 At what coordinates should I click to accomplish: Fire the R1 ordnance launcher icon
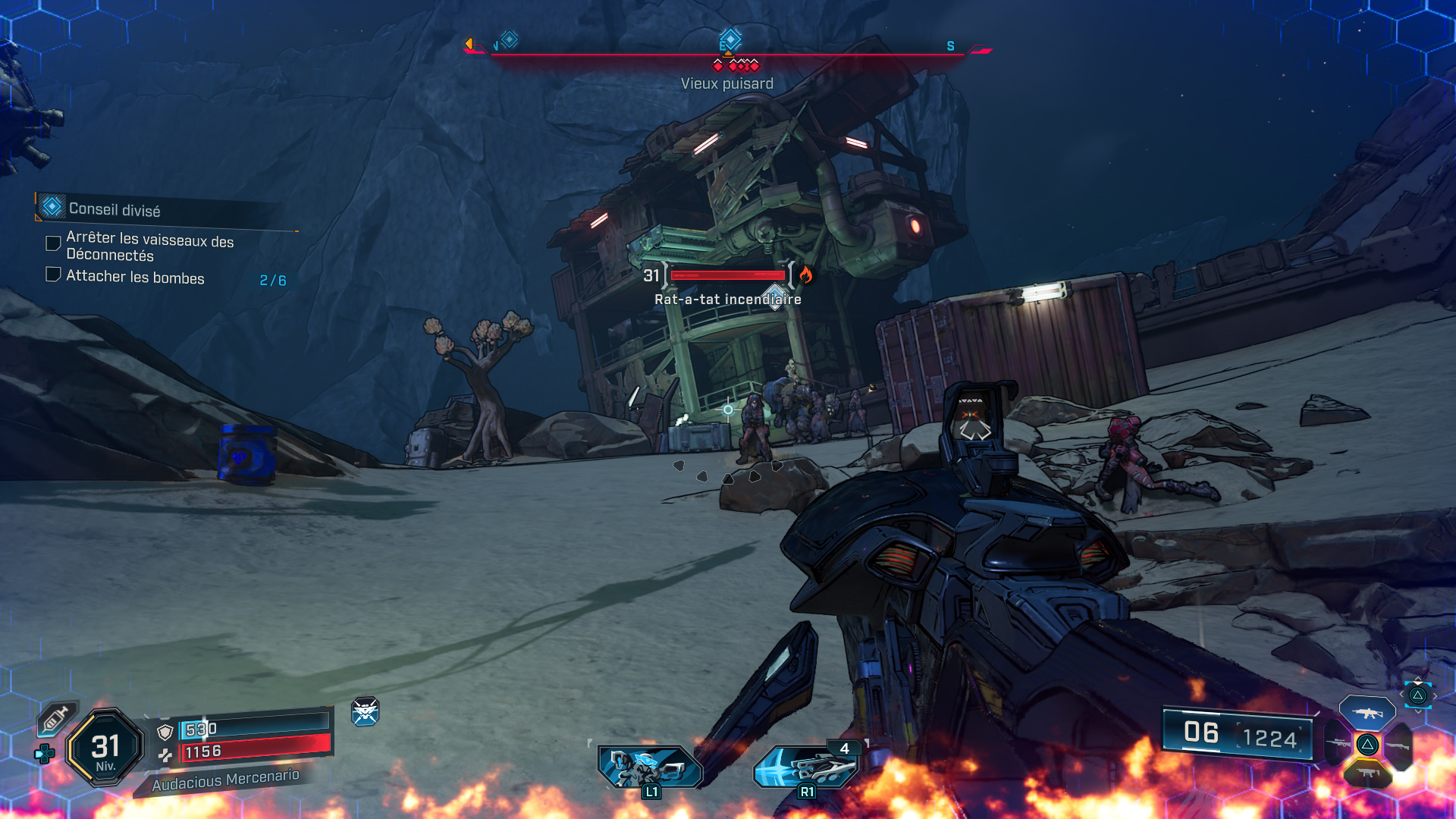click(805, 767)
